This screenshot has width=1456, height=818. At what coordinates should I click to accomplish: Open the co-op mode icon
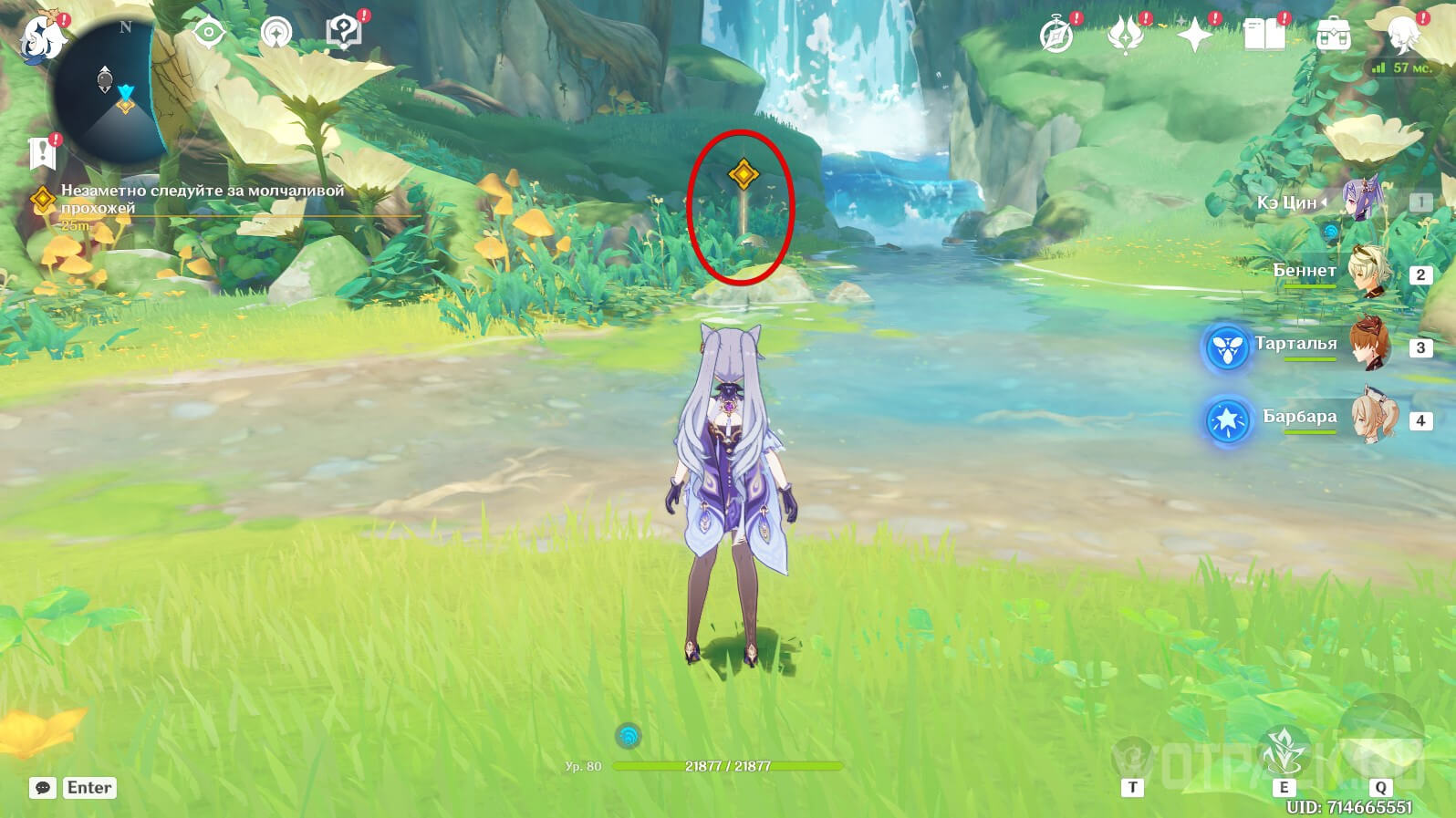click(x=276, y=34)
